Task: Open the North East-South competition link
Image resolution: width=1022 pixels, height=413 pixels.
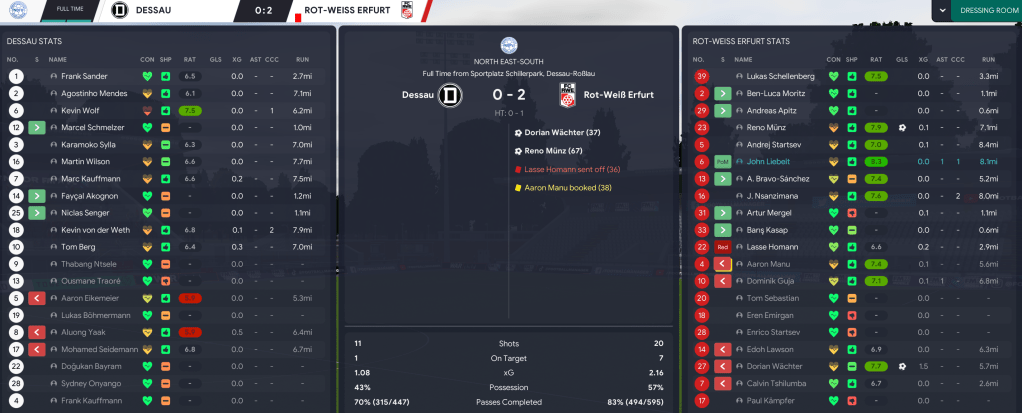Action: 510,62
